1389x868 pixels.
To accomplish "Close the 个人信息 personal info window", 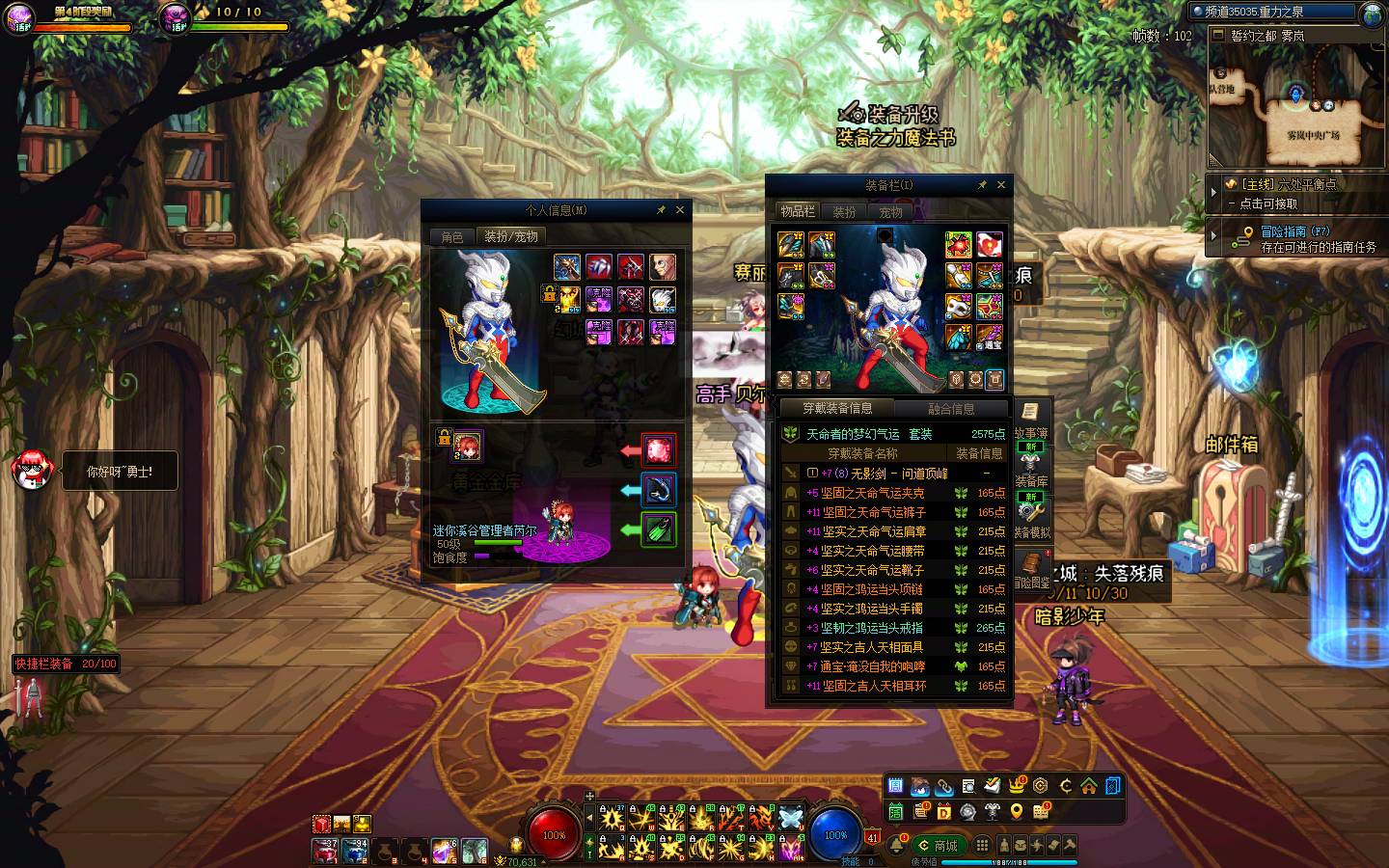I will pos(680,209).
